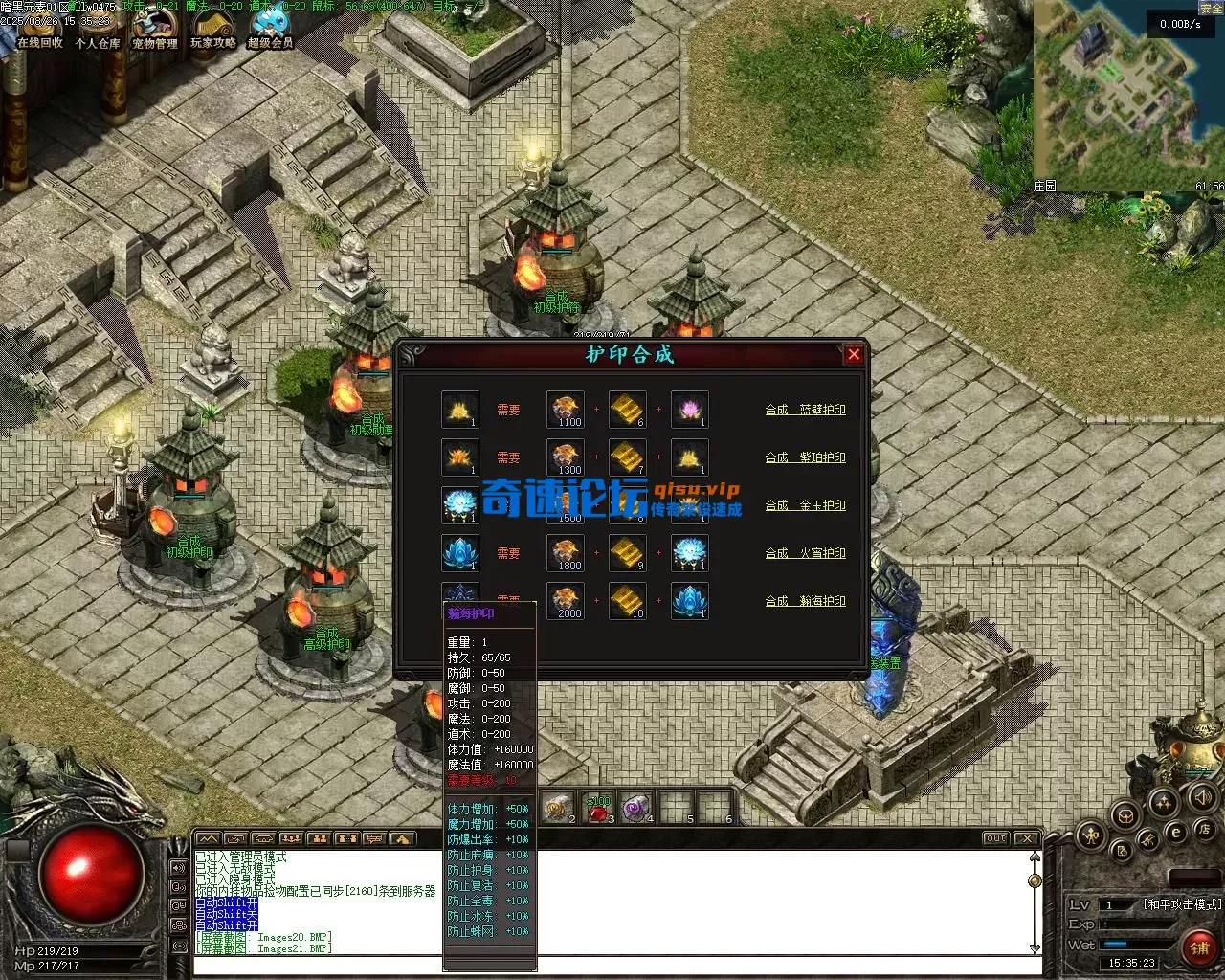
Task: Open the bag helmet icon
Action: (1126, 815)
